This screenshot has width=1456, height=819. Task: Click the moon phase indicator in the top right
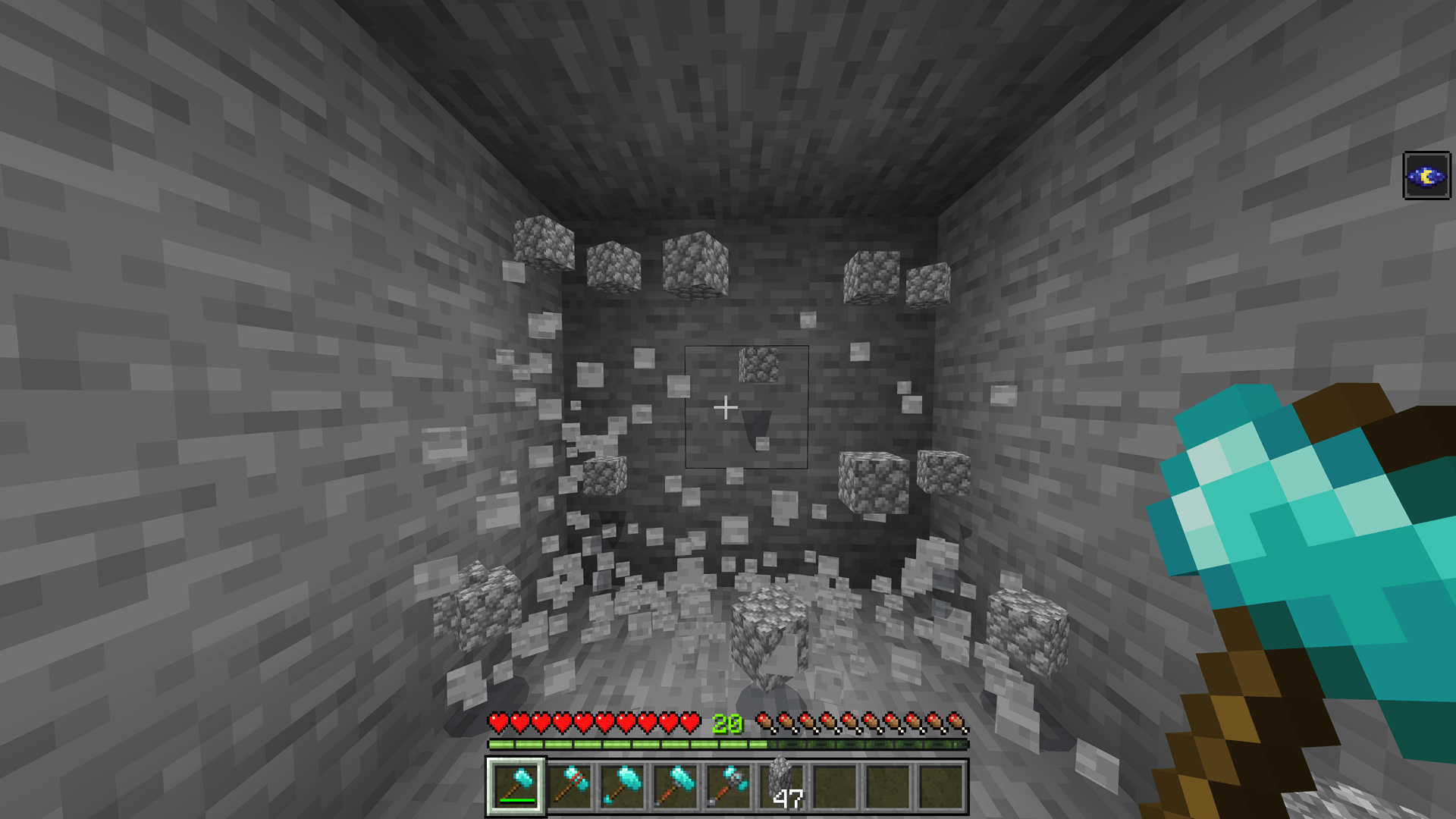(x=1428, y=177)
